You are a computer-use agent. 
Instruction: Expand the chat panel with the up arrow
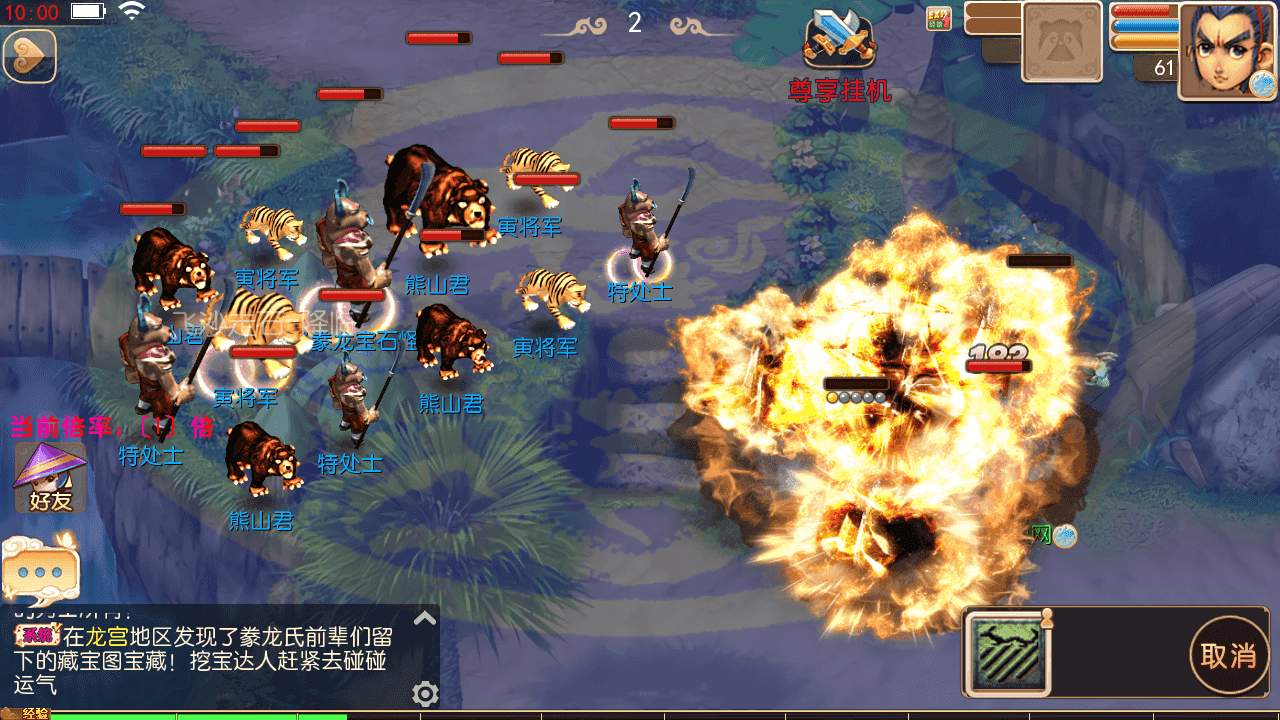[x=425, y=618]
